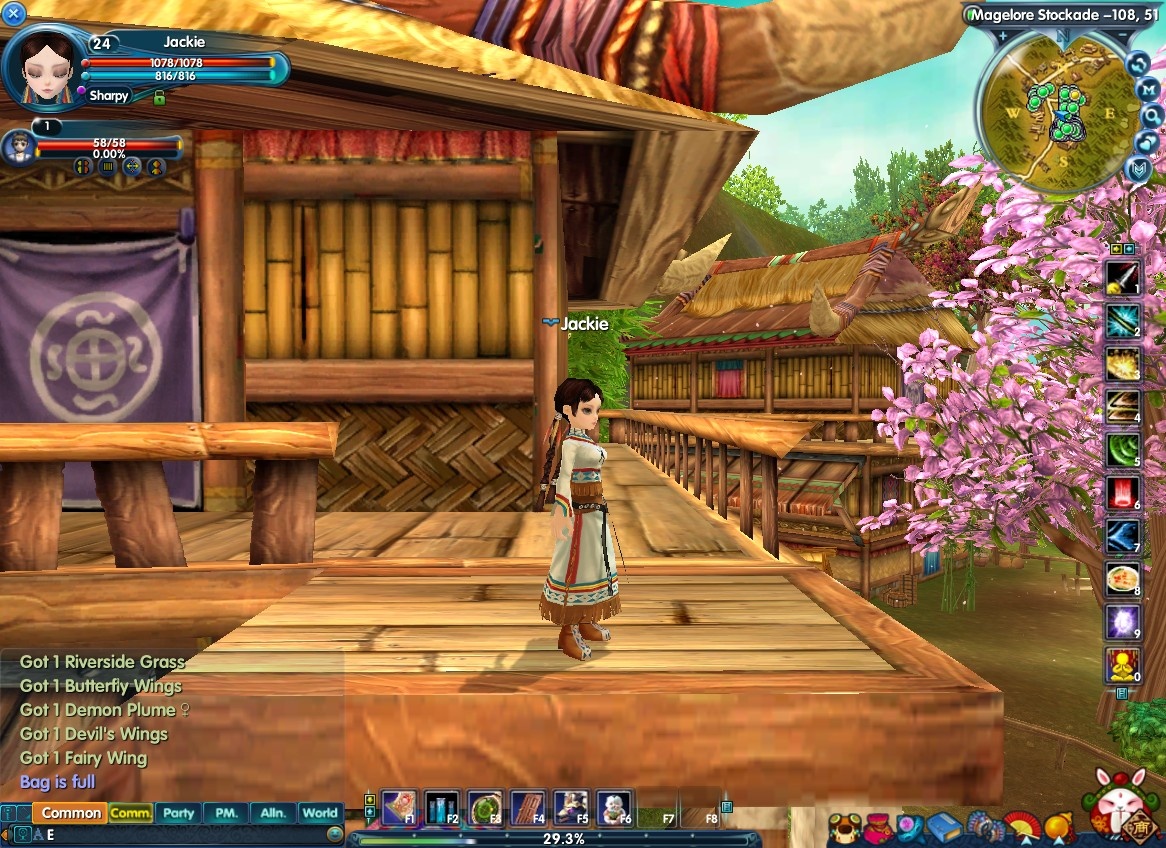Image resolution: width=1166 pixels, height=848 pixels.
Task: Zoom out the minimap with the minus button
Action: (x=1122, y=36)
